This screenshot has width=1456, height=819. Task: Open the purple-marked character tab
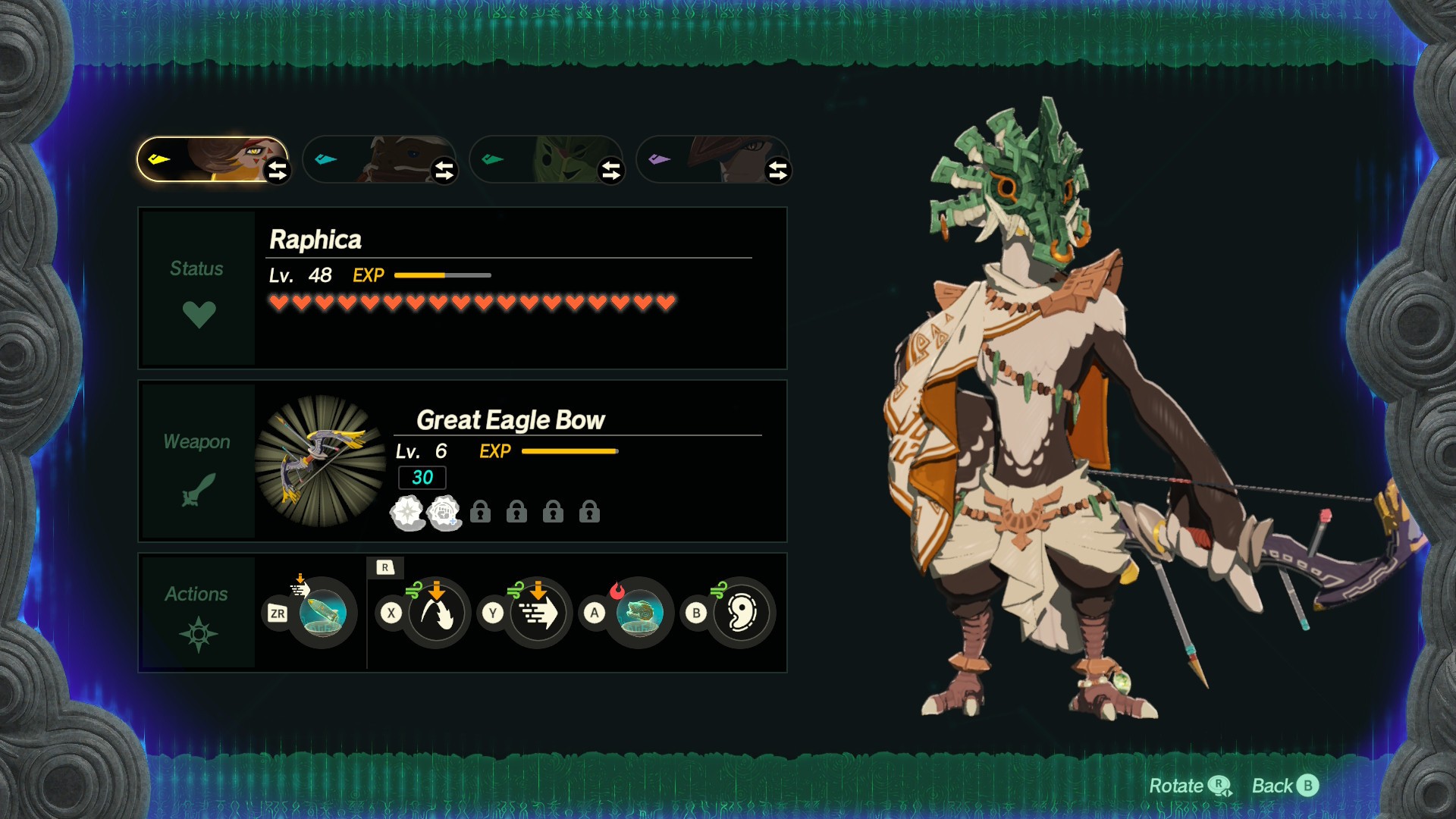coord(705,159)
